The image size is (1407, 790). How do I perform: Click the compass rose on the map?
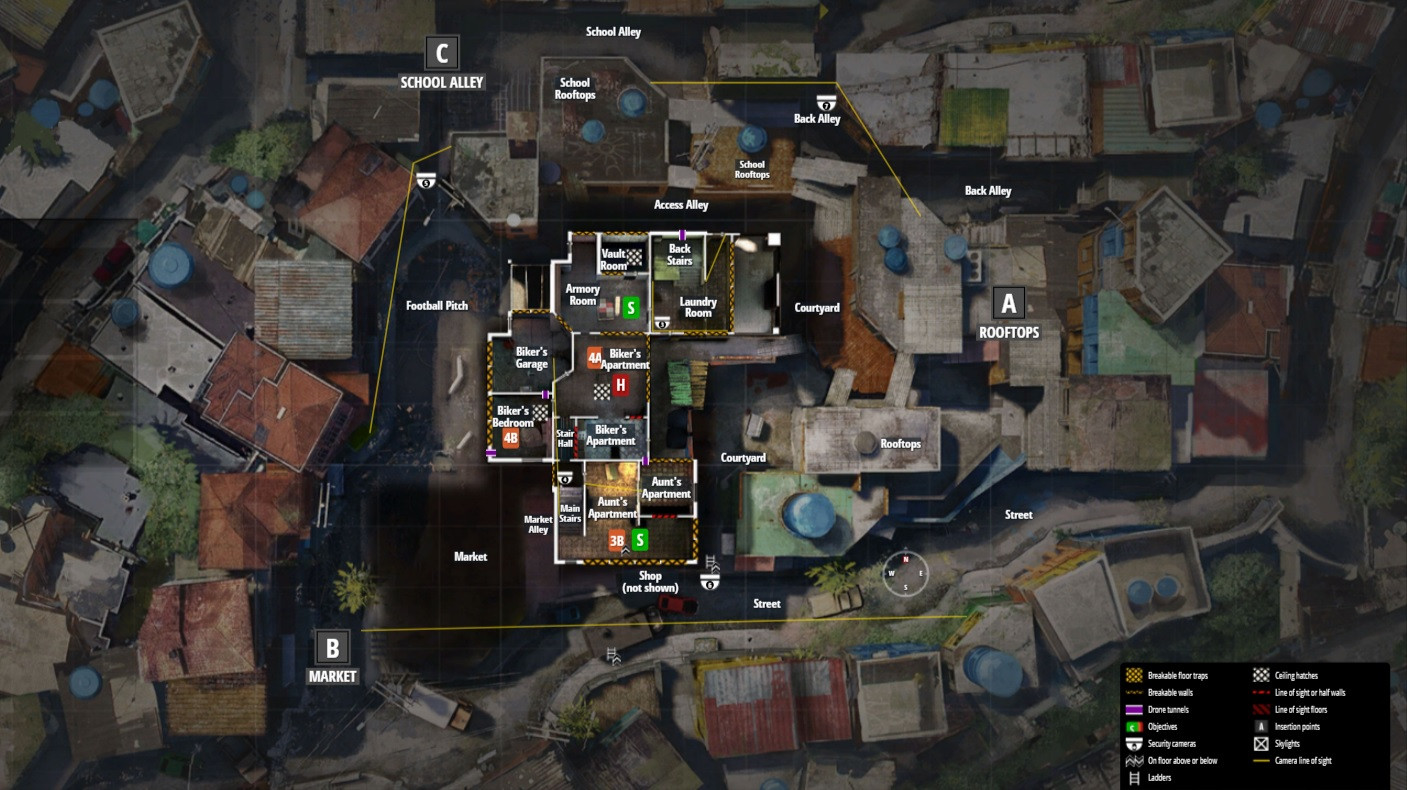point(905,573)
